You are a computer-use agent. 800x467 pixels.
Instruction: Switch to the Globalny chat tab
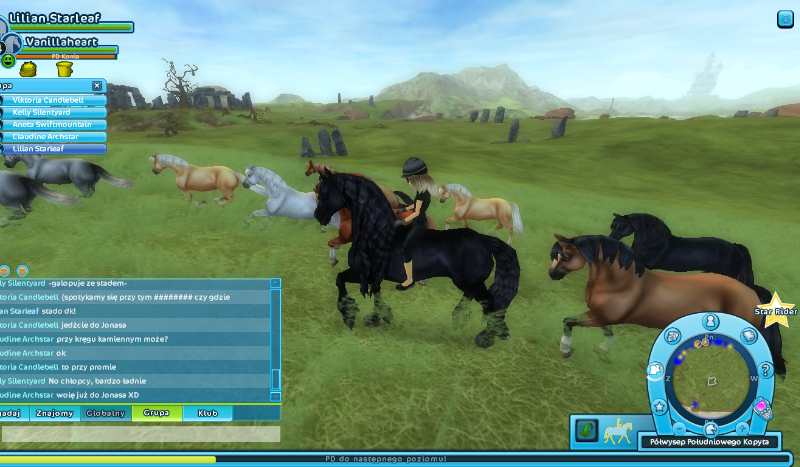click(x=105, y=412)
